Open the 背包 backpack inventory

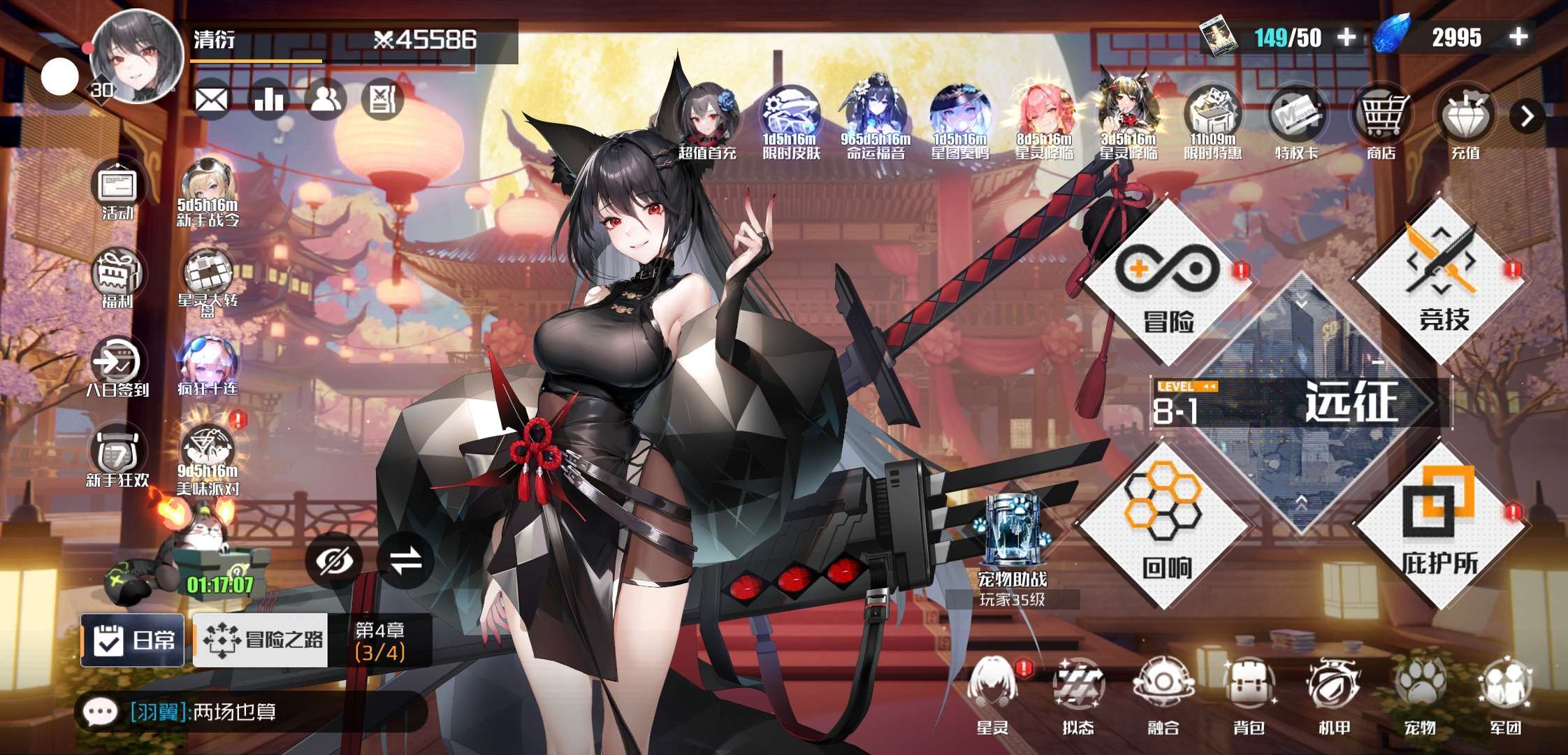pos(1249,693)
